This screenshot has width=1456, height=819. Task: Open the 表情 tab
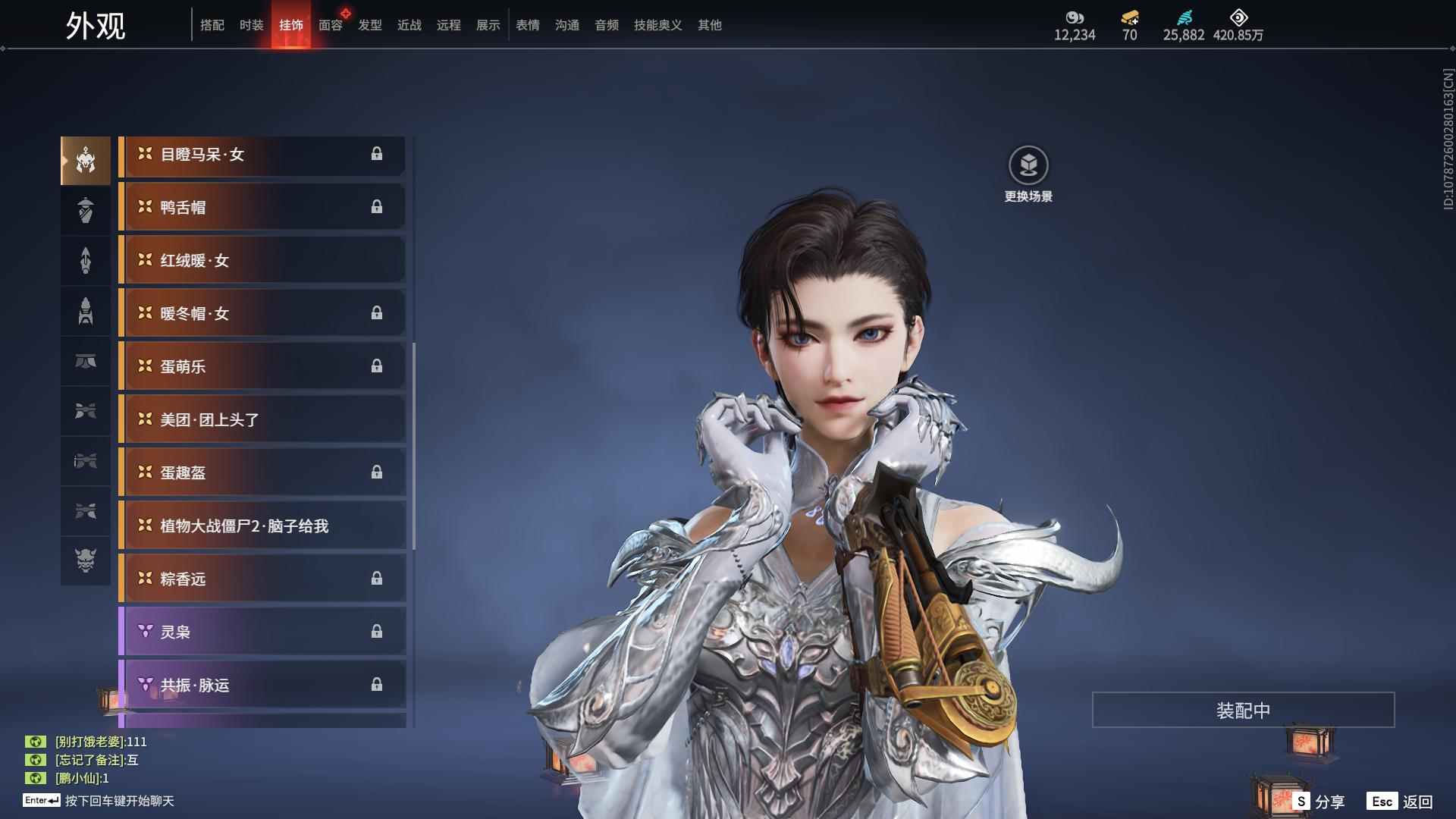[x=528, y=25]
